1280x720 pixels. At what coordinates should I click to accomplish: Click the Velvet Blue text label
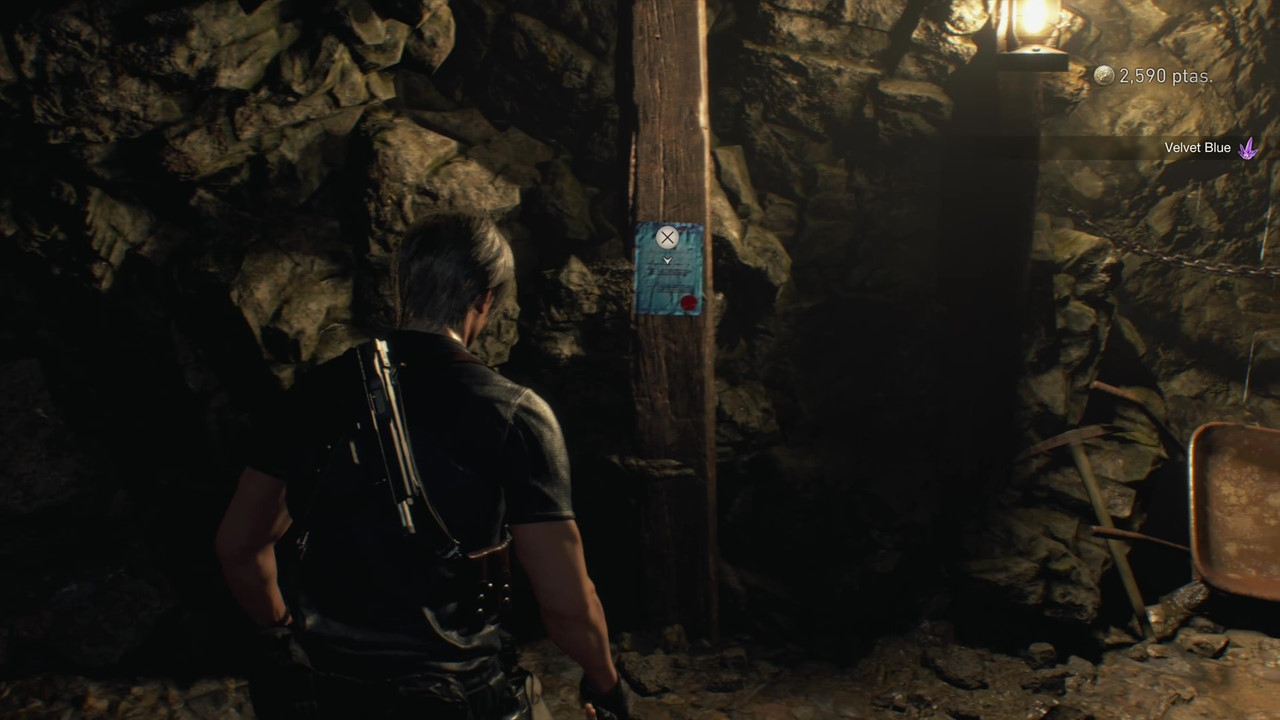1197,148
